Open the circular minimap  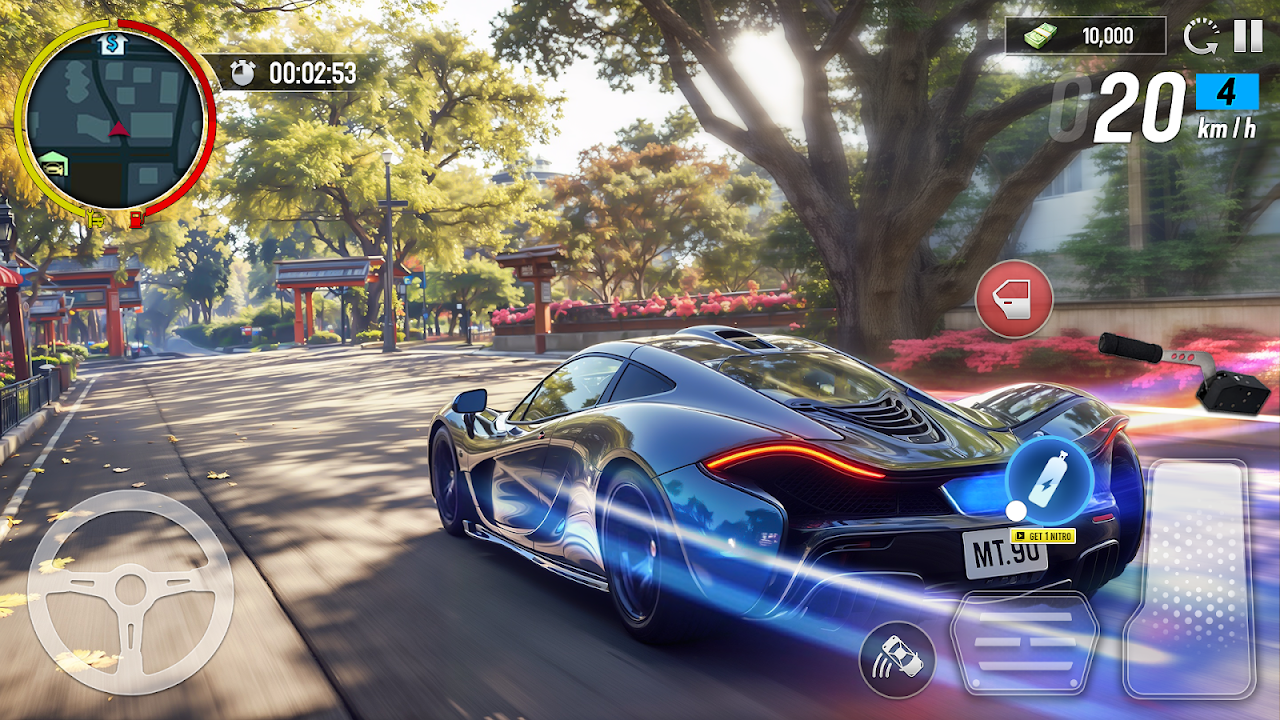click(x=115, y=118)
